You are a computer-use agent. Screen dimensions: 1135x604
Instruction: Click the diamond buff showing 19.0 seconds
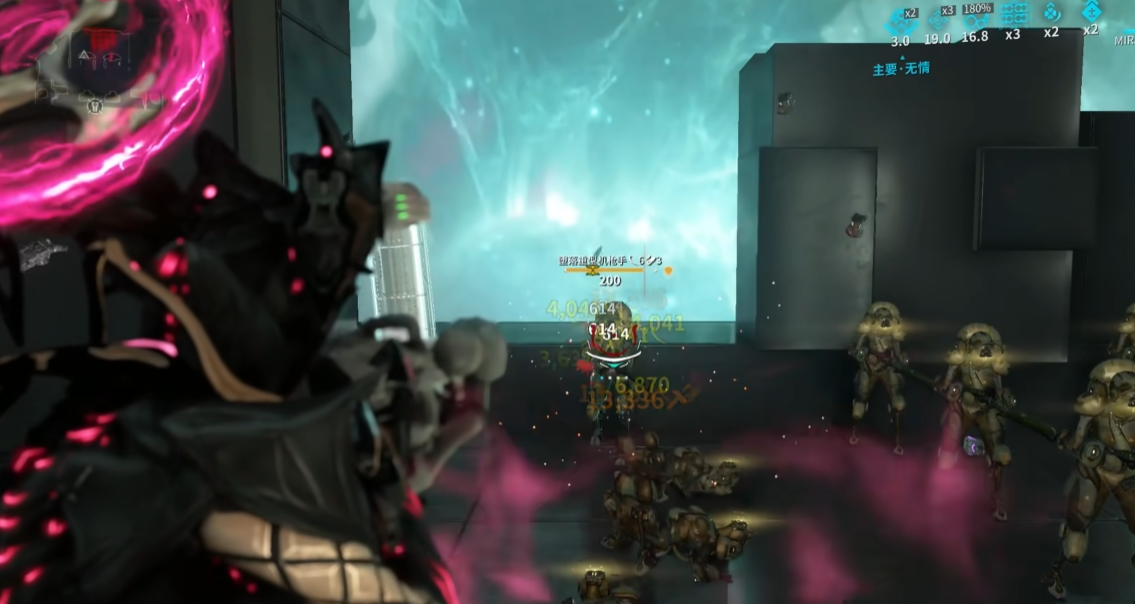[938, 19]
